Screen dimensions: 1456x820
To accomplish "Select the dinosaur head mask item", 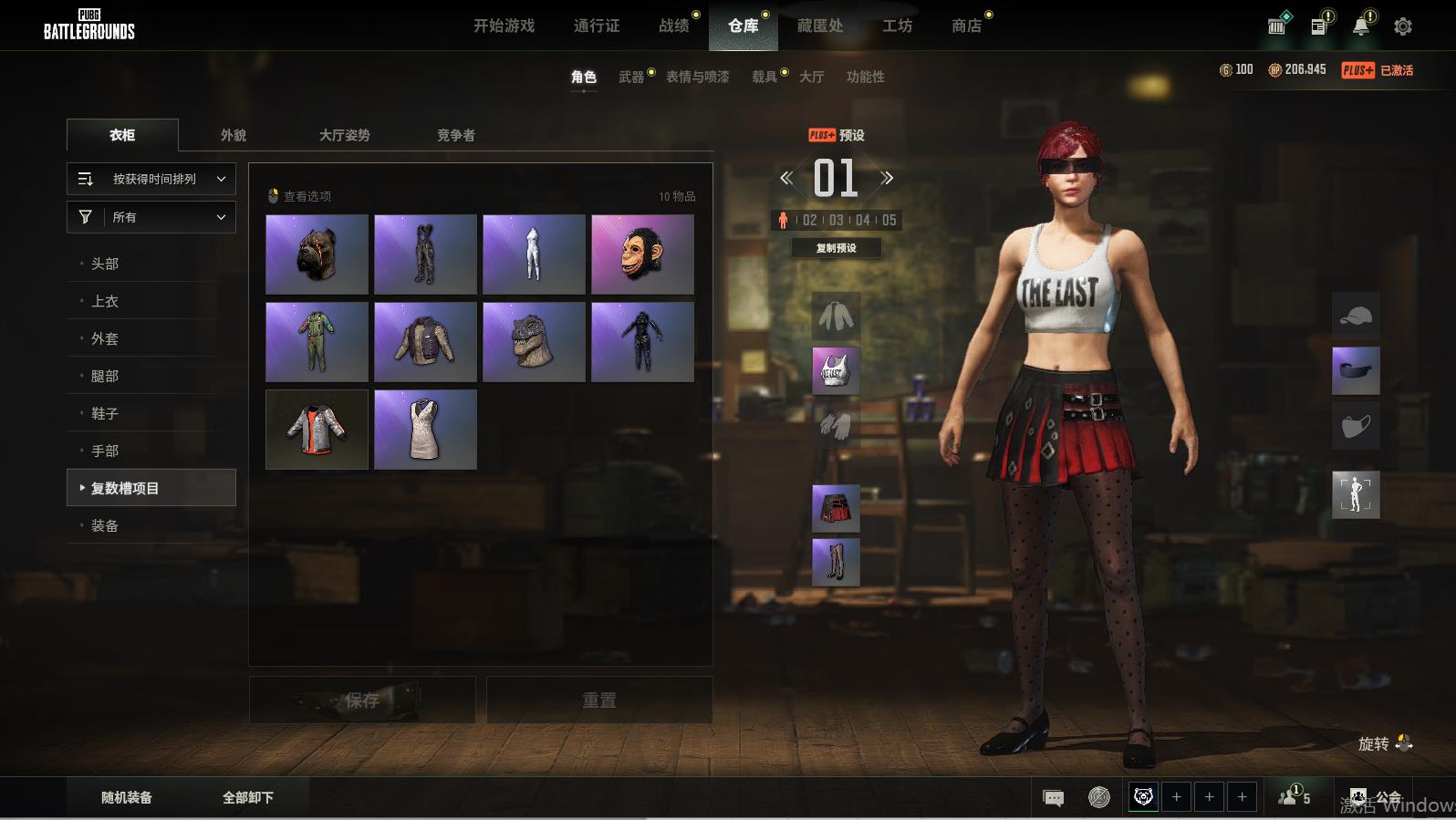I will 534,342.
